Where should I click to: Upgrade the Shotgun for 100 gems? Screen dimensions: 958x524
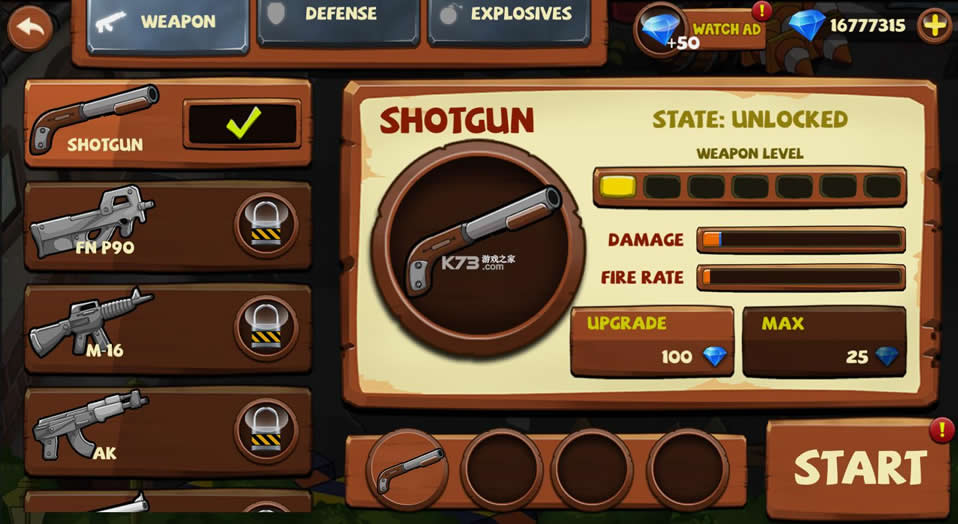(651, 342)
